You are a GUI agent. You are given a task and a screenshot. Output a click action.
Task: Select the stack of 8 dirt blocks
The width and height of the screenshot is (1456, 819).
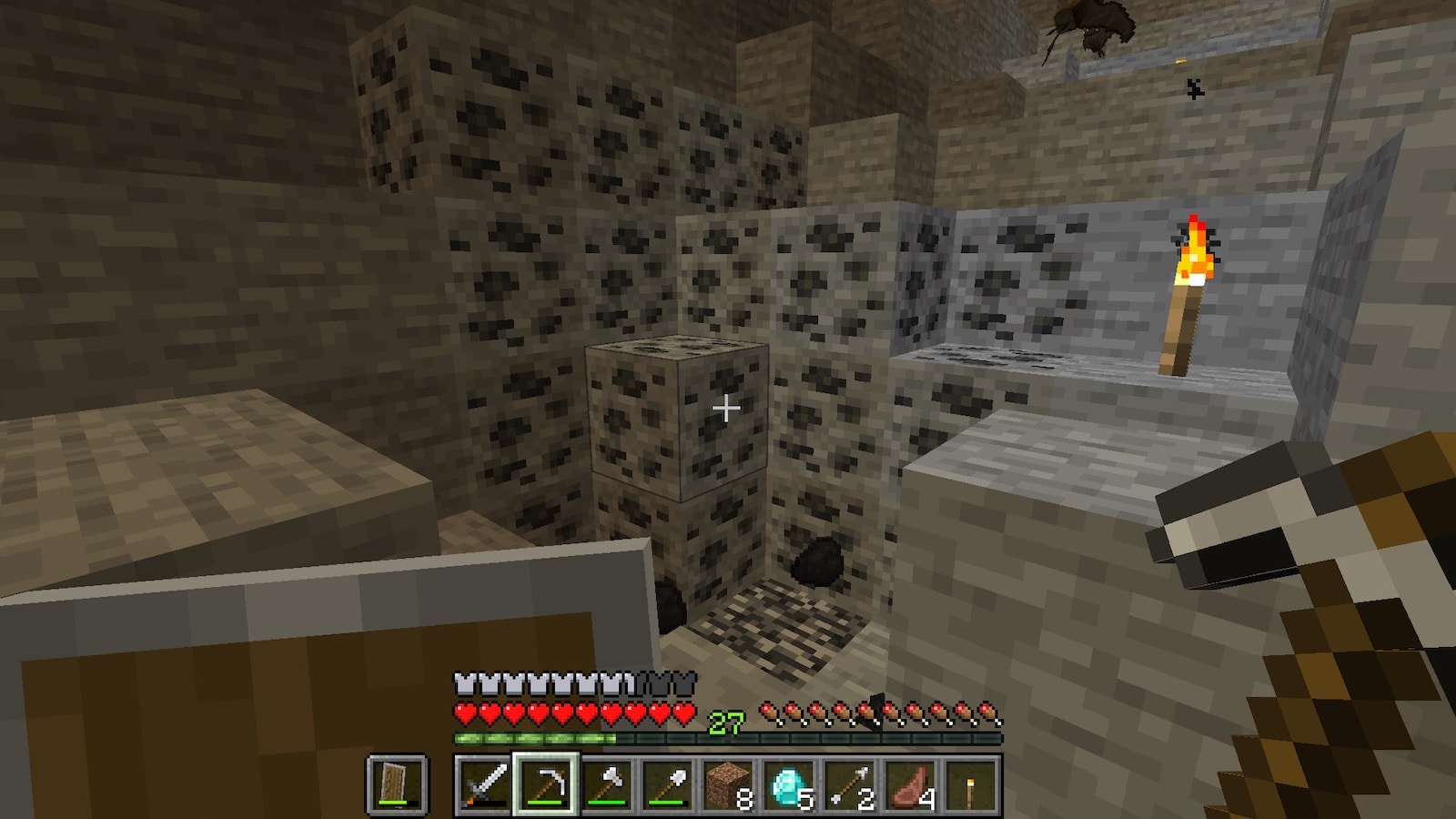point(728,784)
